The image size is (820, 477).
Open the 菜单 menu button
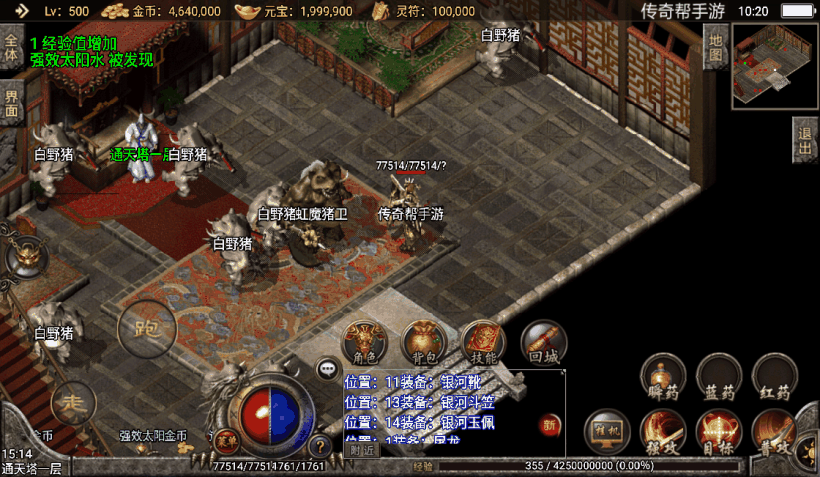coord(228,439)
